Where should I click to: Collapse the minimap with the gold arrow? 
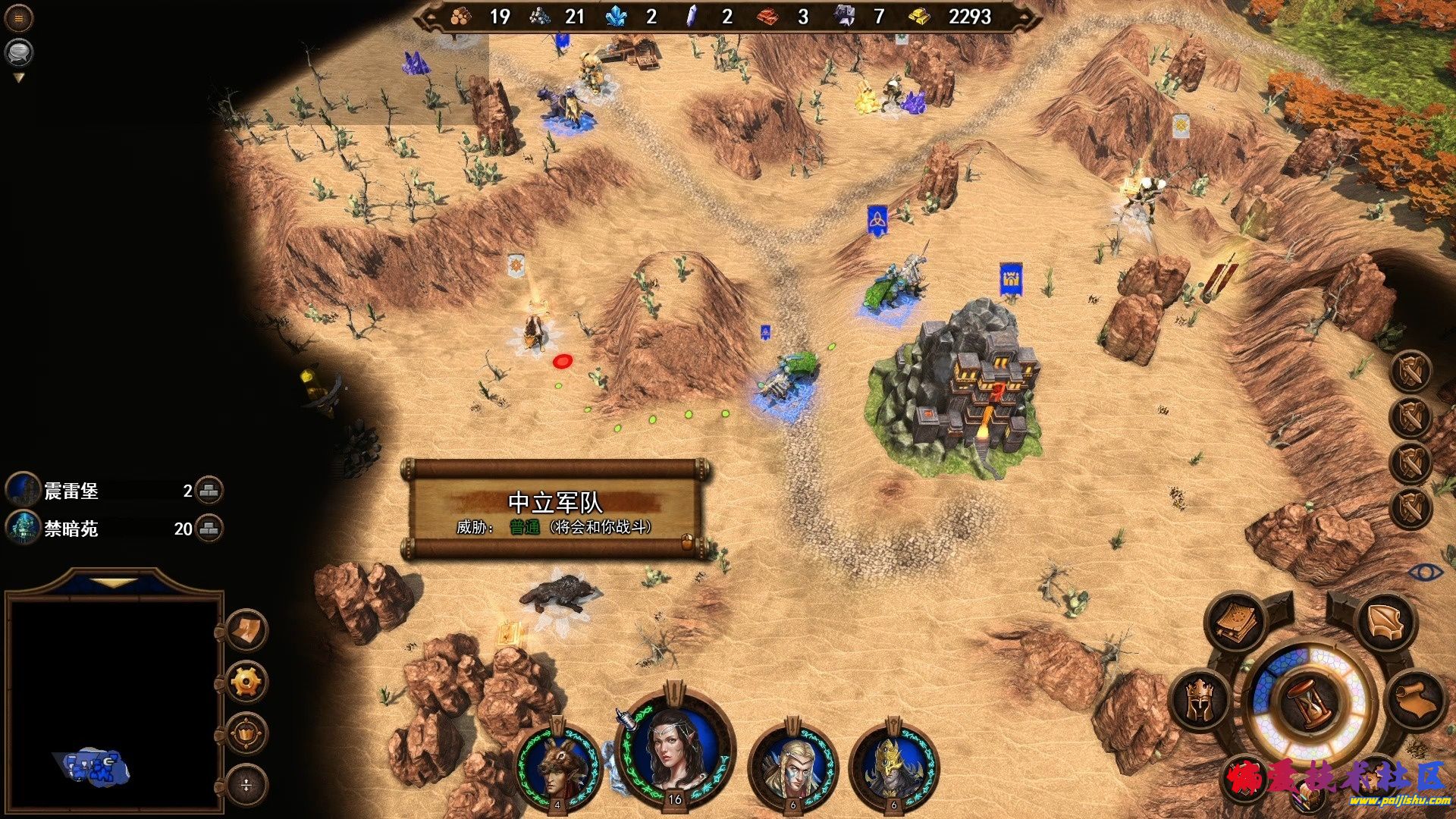(x=115, y=582)
